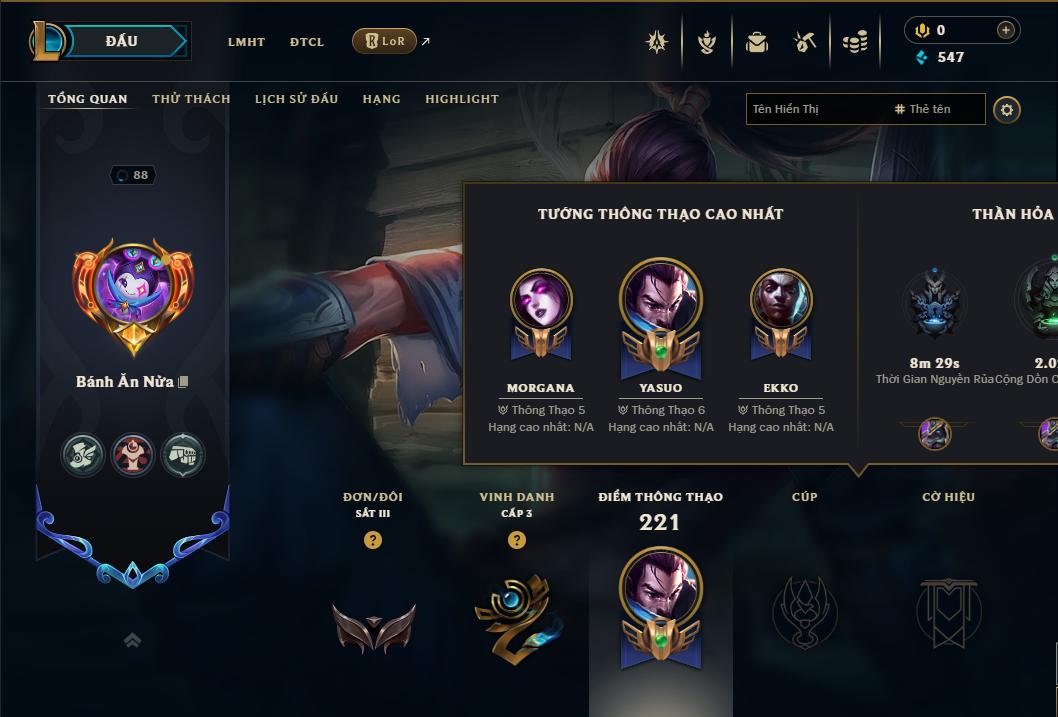Screen dimensions: 1058x717
Task: Switch to the ĐTCL section
Action: [x=307, y=42]
